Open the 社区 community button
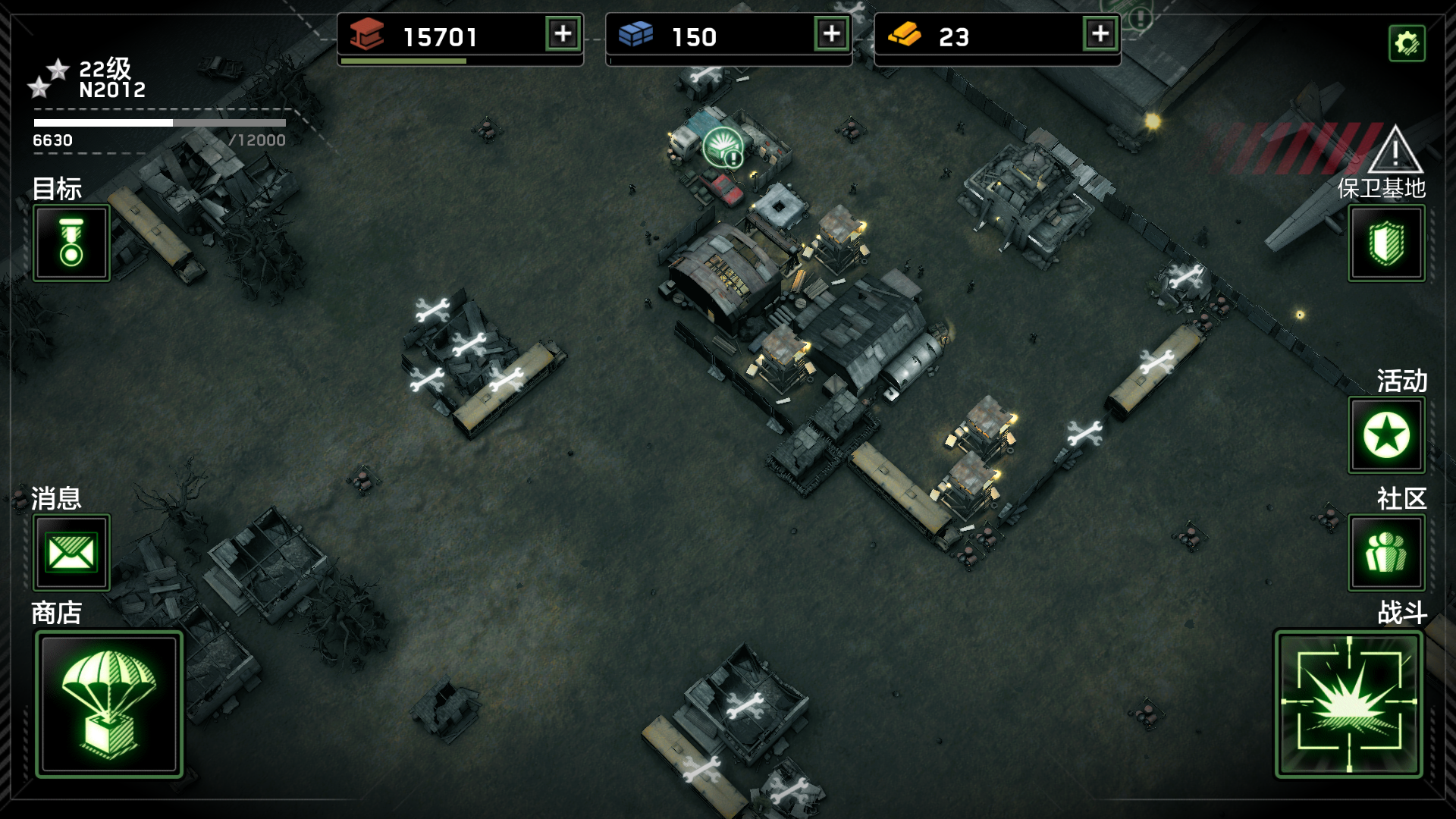The image size is (1456, 819). tap(1386, 552)
